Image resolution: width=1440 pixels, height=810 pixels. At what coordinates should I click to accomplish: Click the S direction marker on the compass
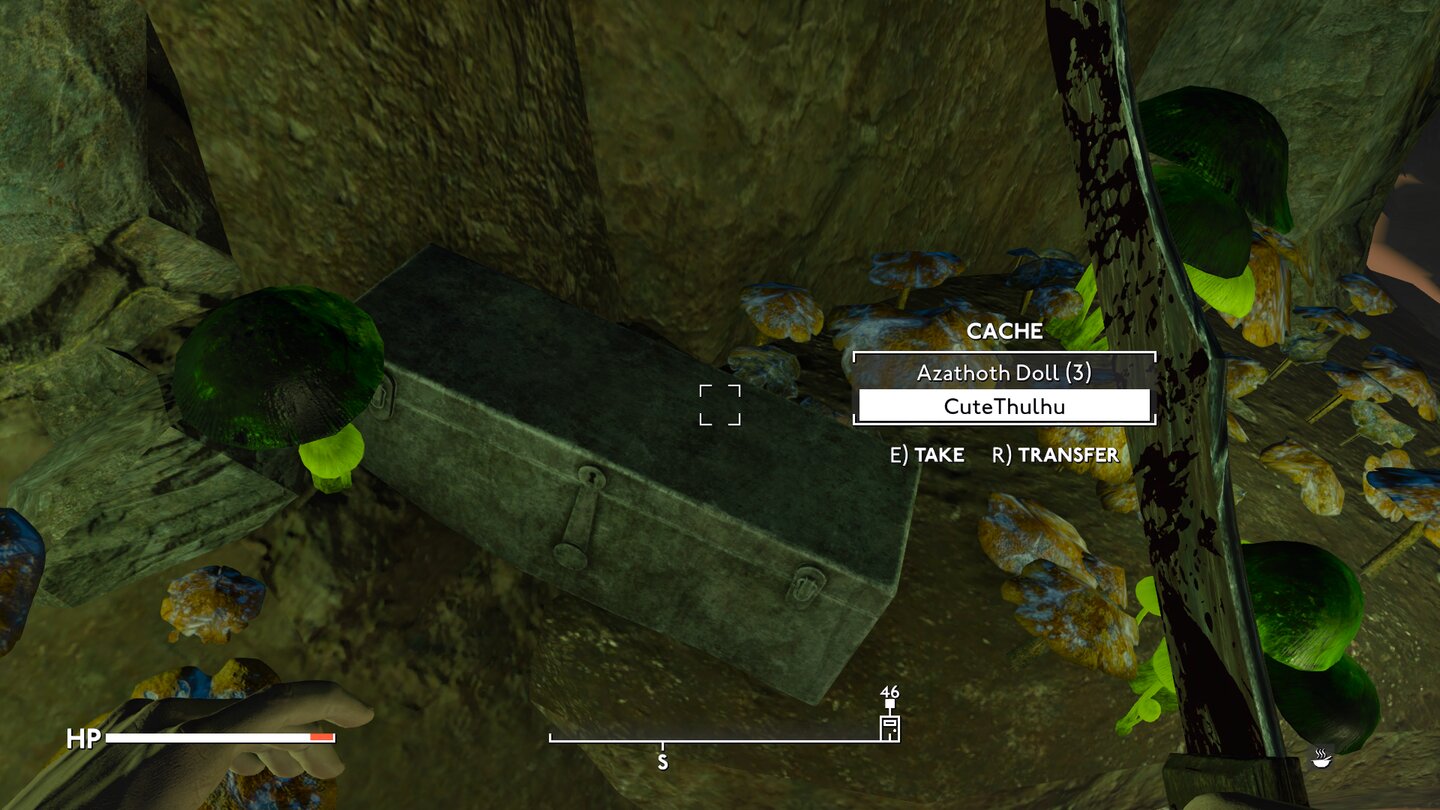(662, 760)
